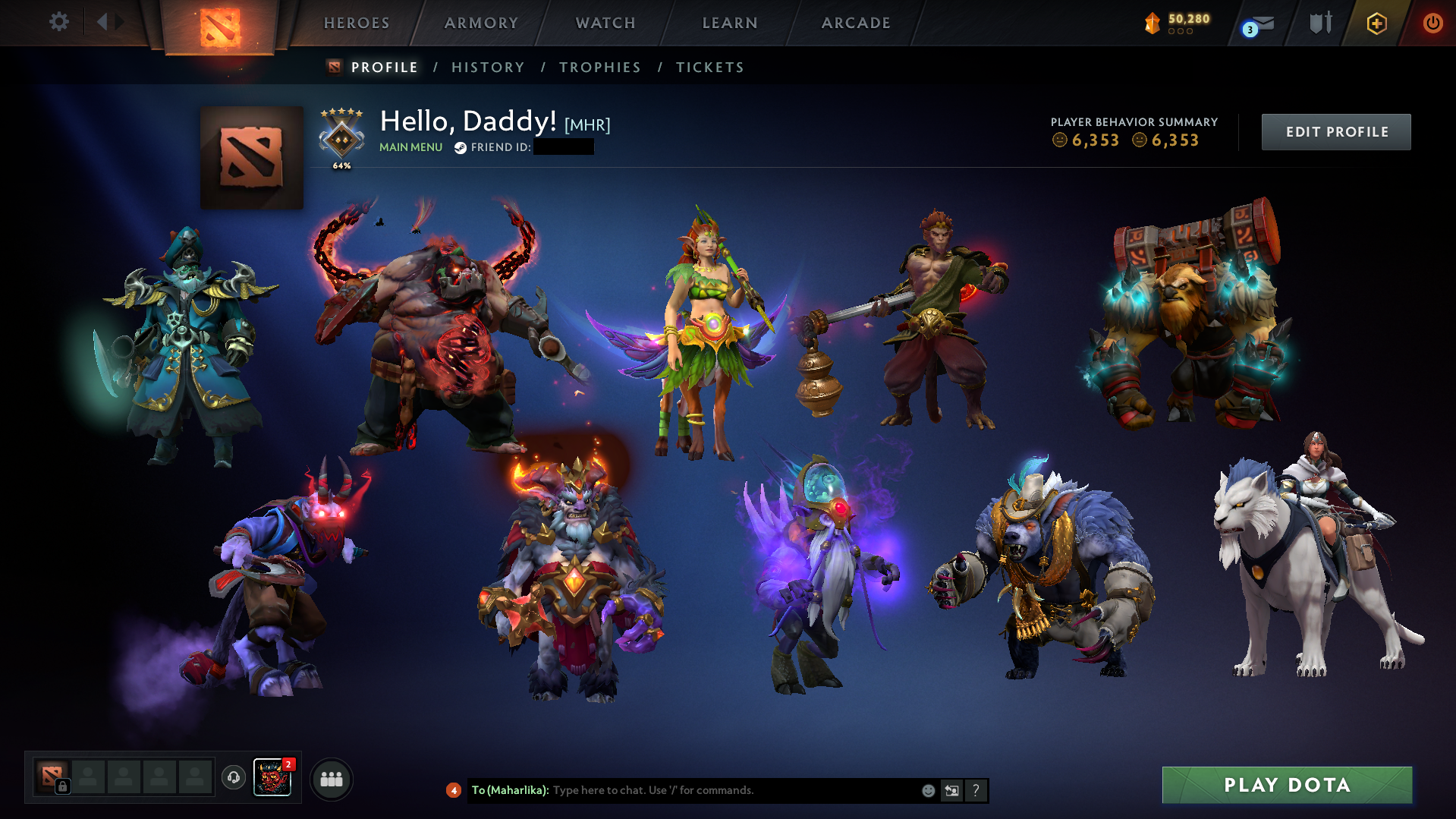Viewport: 1456px width, 819px height.
Task: Click the power button to exit Dota
Action: coord(1433,24)
